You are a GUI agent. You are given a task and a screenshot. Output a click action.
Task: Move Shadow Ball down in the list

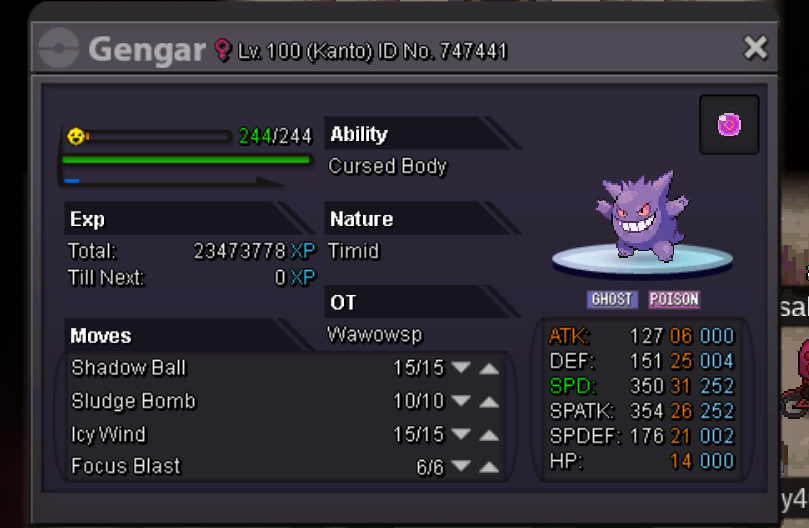pos(460,368)
